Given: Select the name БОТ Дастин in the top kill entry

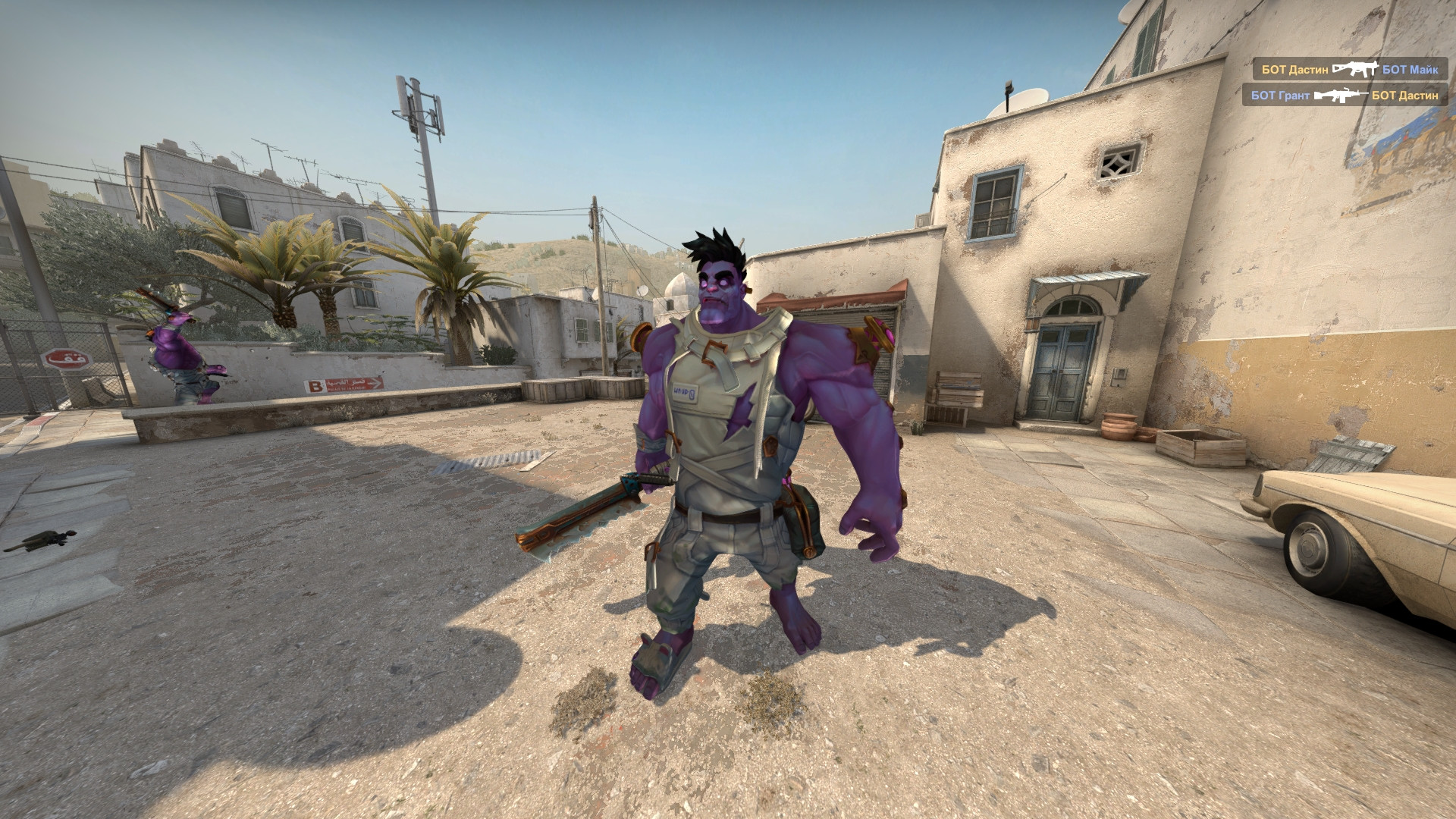Looking at the screenshot, I should pos(1294,68).
